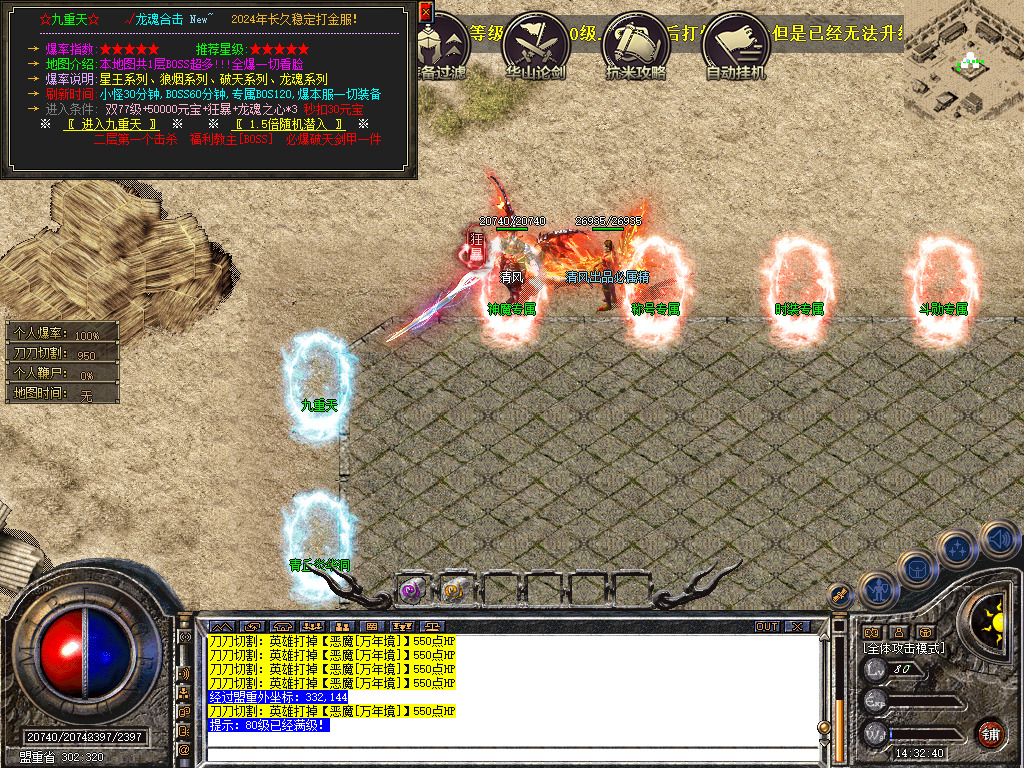Click the X button beside OUT
1024x768 pixels.
[x=796, y=627]
